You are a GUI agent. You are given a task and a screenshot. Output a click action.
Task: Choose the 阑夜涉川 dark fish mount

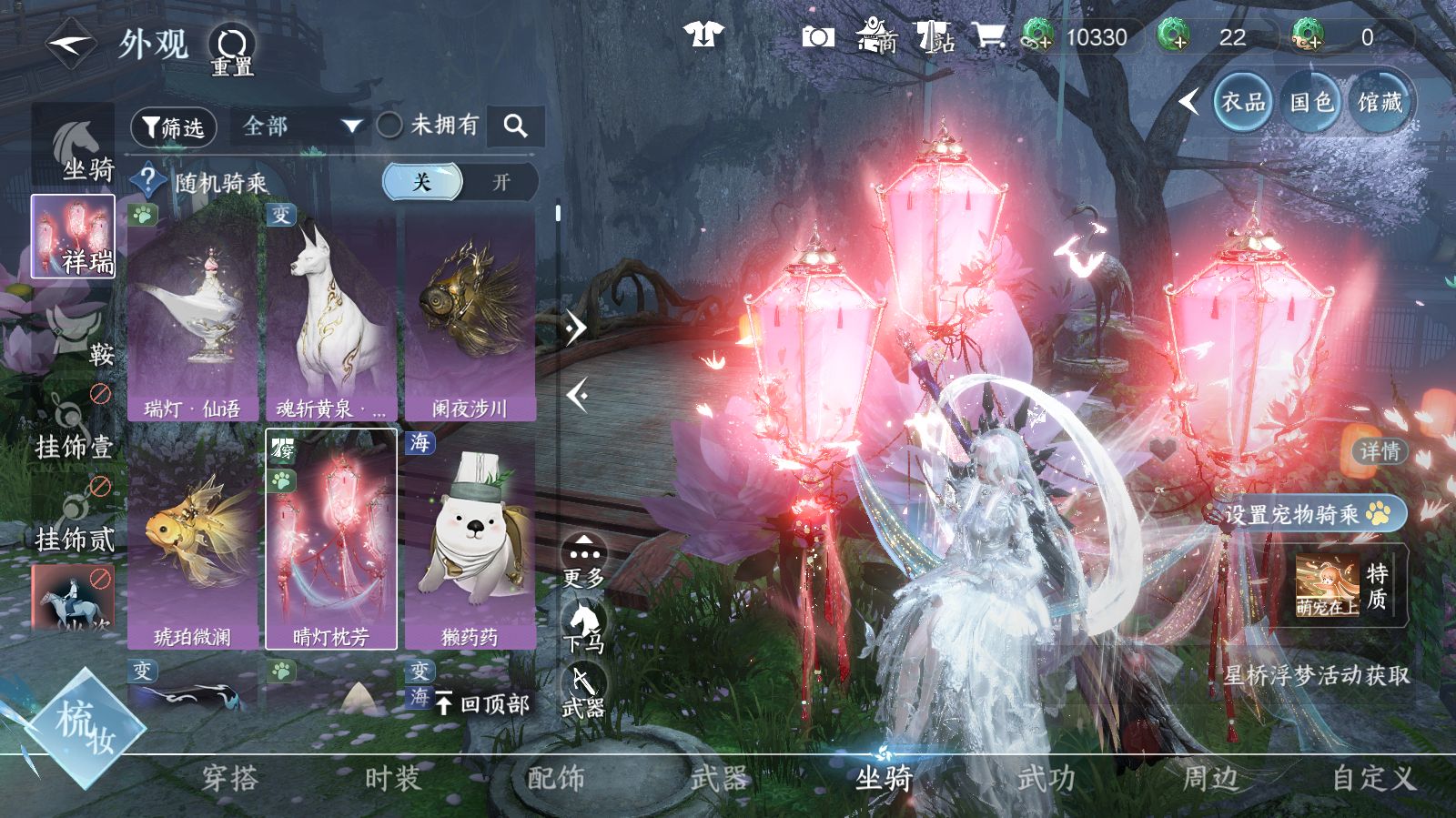(x=470, y=314)
